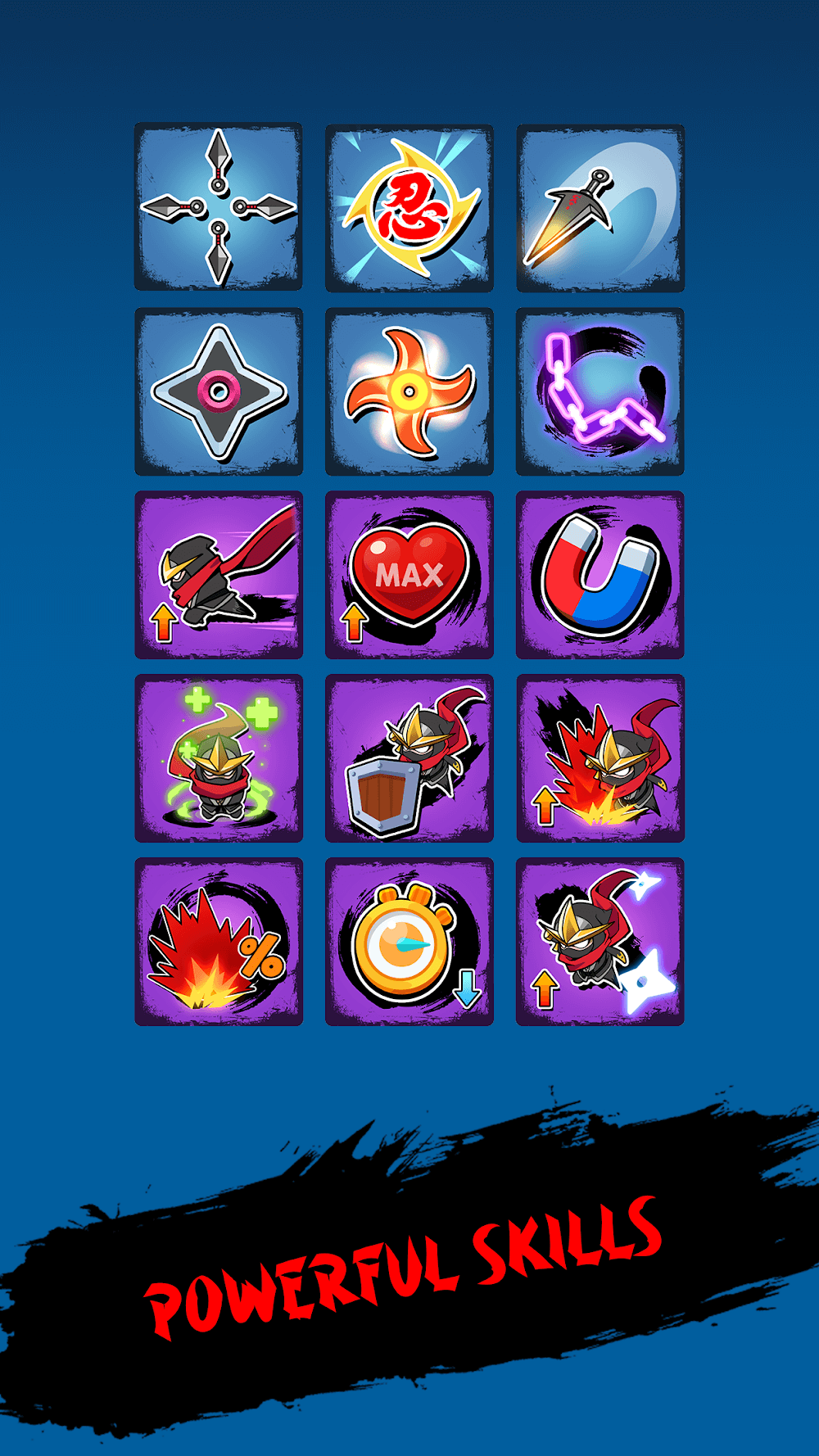The width and height of the screenshot is (819, 1456).
Task: Pick the slashing kunai dagger skill
Action: point(600,207)
